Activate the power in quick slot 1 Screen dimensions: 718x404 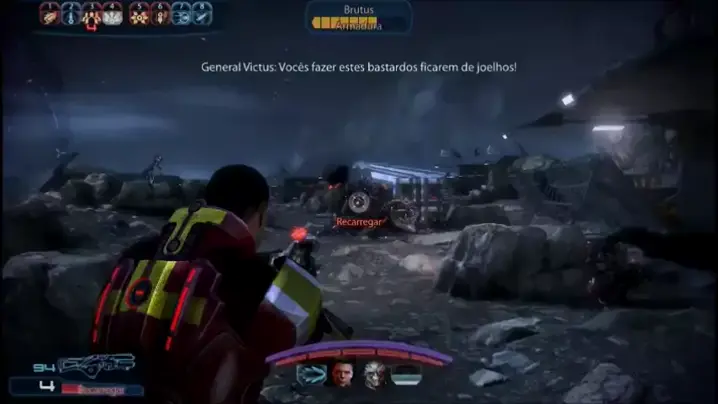(x=49, y=13)
